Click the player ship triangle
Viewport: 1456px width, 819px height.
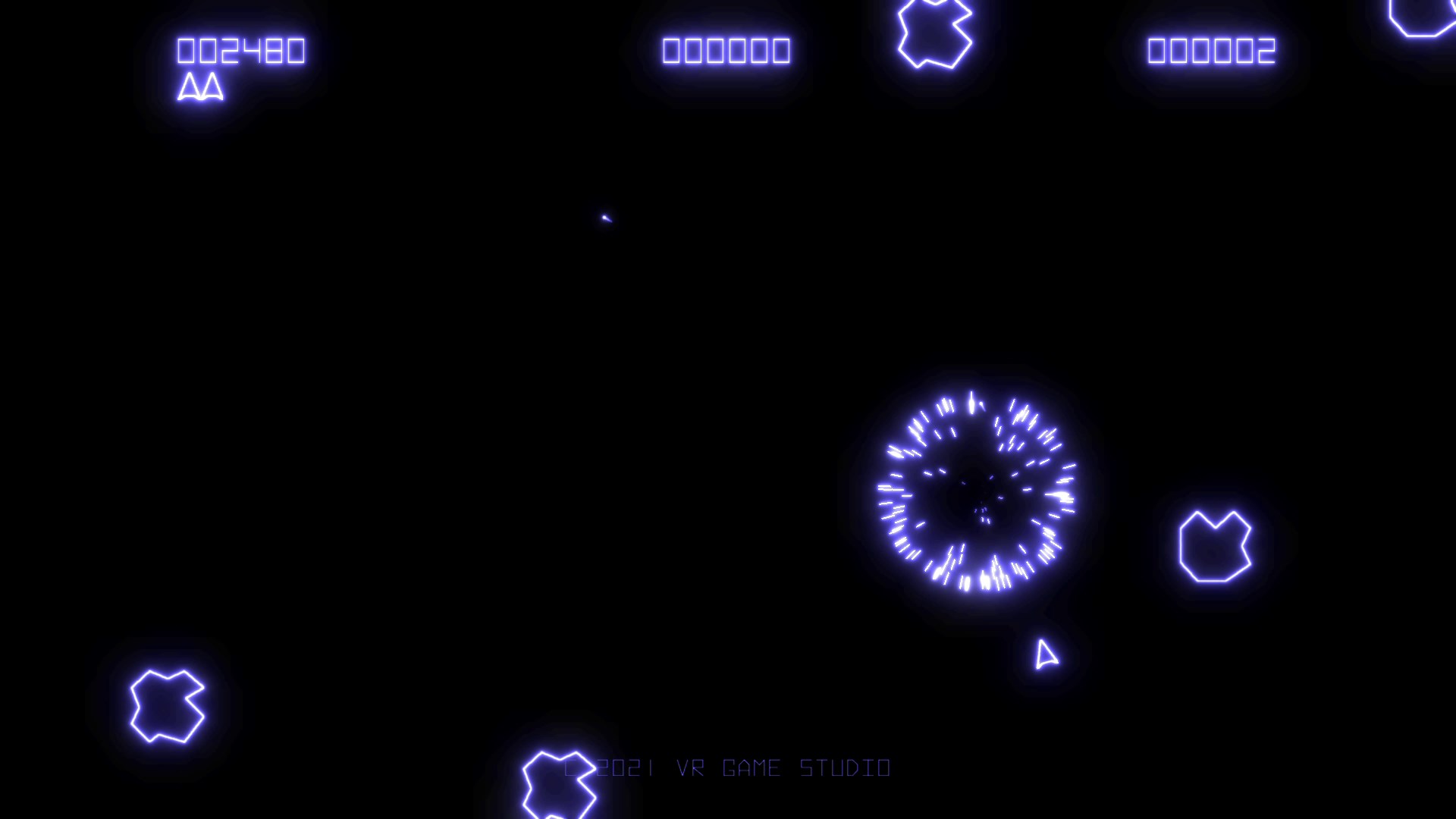pyautogui.click(x=1046, y=654)
